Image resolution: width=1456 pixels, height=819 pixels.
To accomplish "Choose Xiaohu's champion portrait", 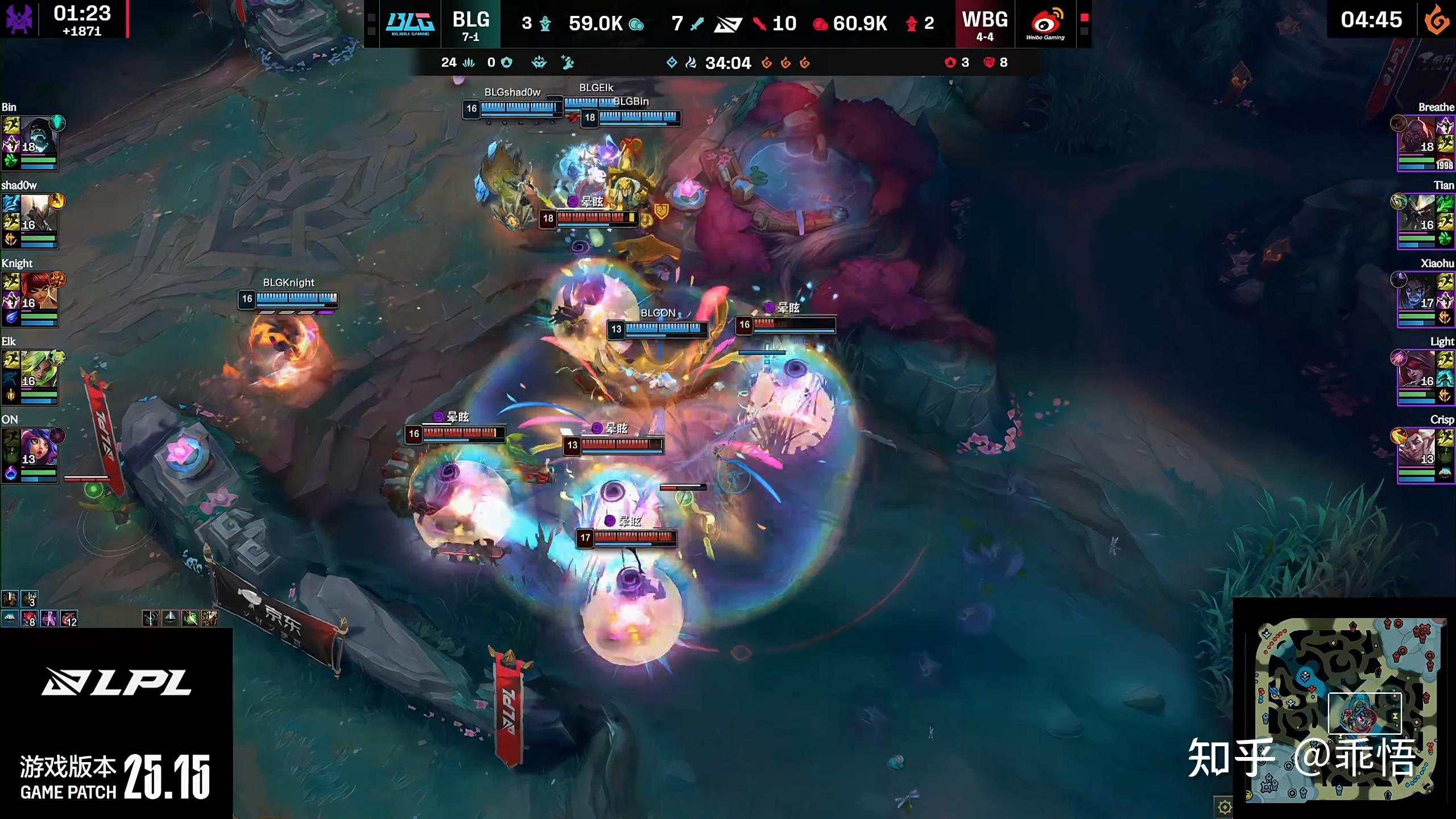I will click(x=1417, y=292).
